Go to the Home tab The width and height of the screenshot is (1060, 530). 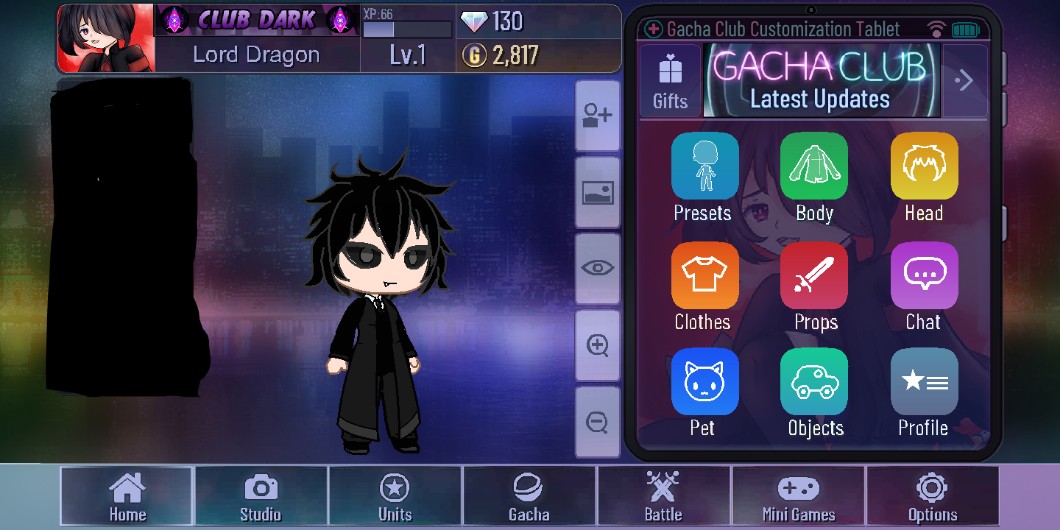(x=127, y=497)
